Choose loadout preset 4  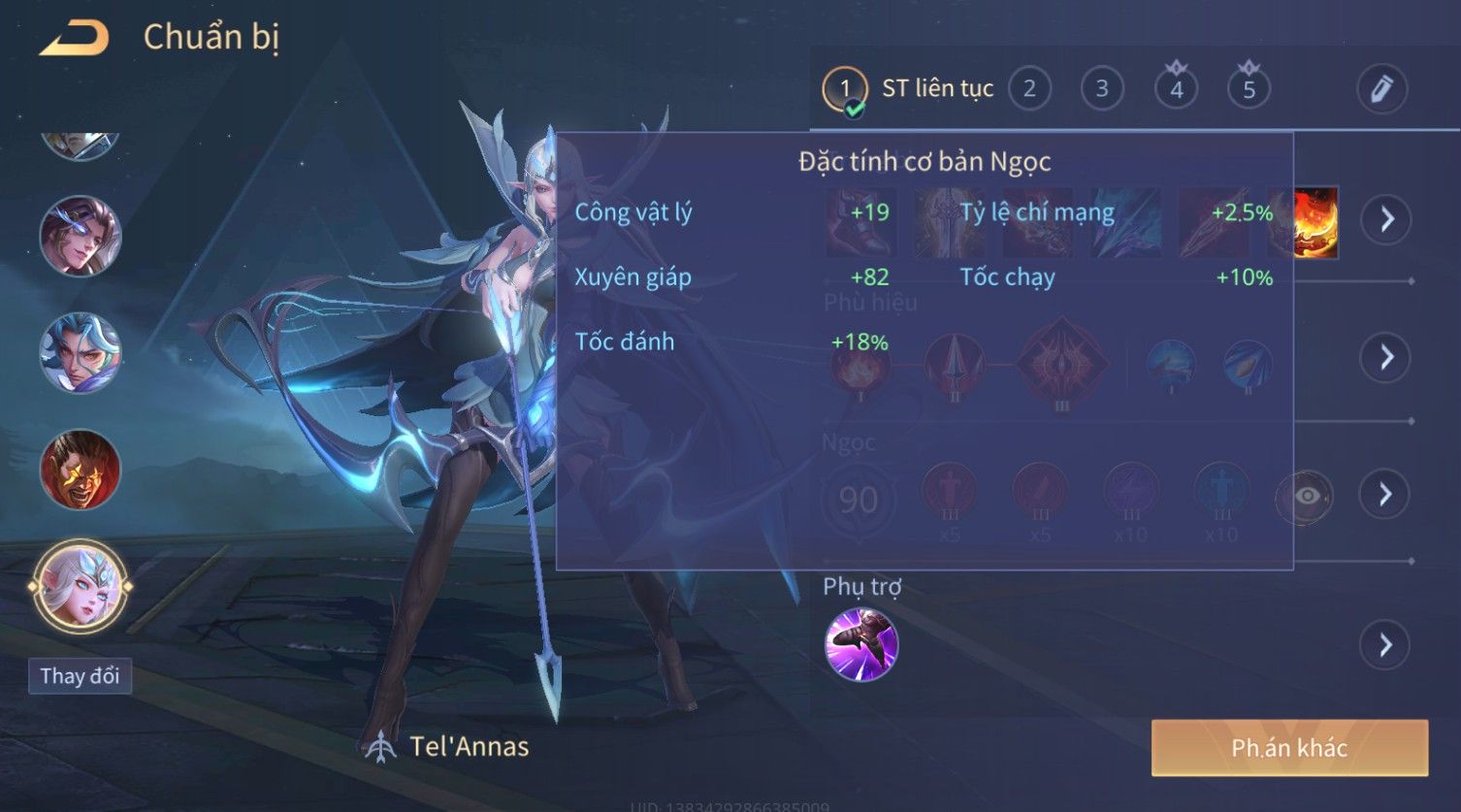pyautogui.click(x=1176, y=89)
